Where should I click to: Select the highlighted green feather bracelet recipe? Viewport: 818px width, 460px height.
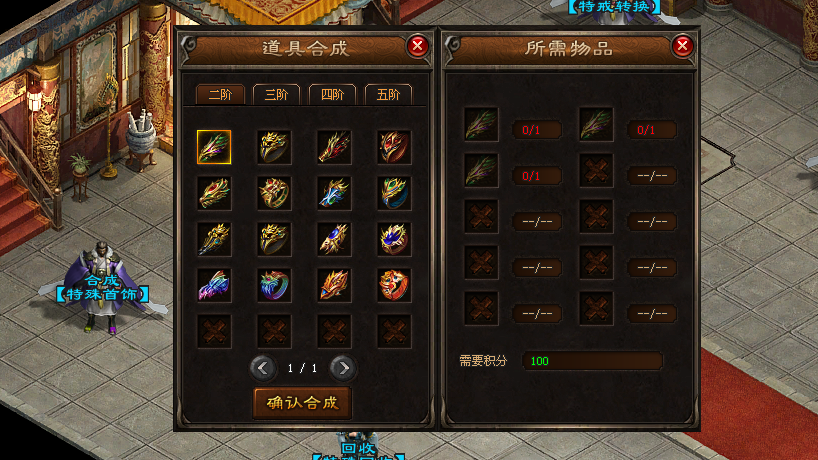tap(214, 147)
